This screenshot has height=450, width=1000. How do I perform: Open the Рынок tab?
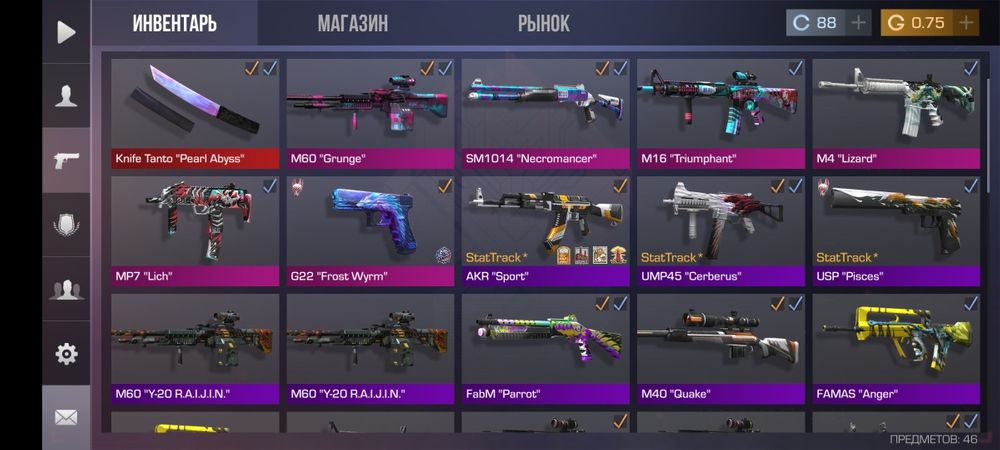click(x=544, y=23)
